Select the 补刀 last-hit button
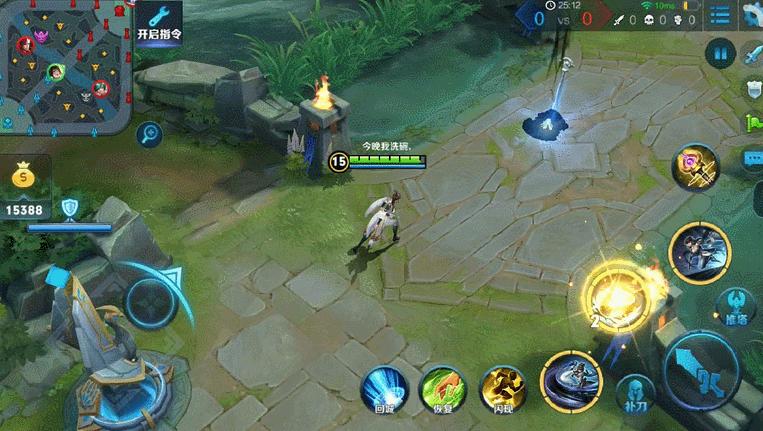 pyautogui.click(x=632, y=392)
